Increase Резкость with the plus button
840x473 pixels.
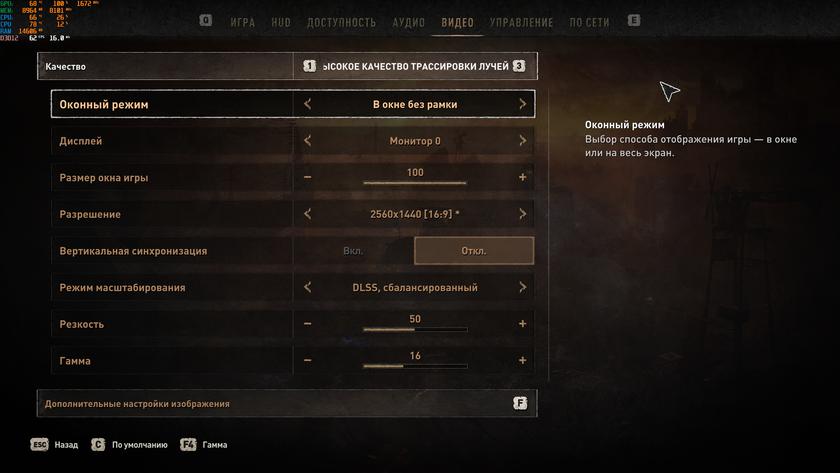[522, 324]
